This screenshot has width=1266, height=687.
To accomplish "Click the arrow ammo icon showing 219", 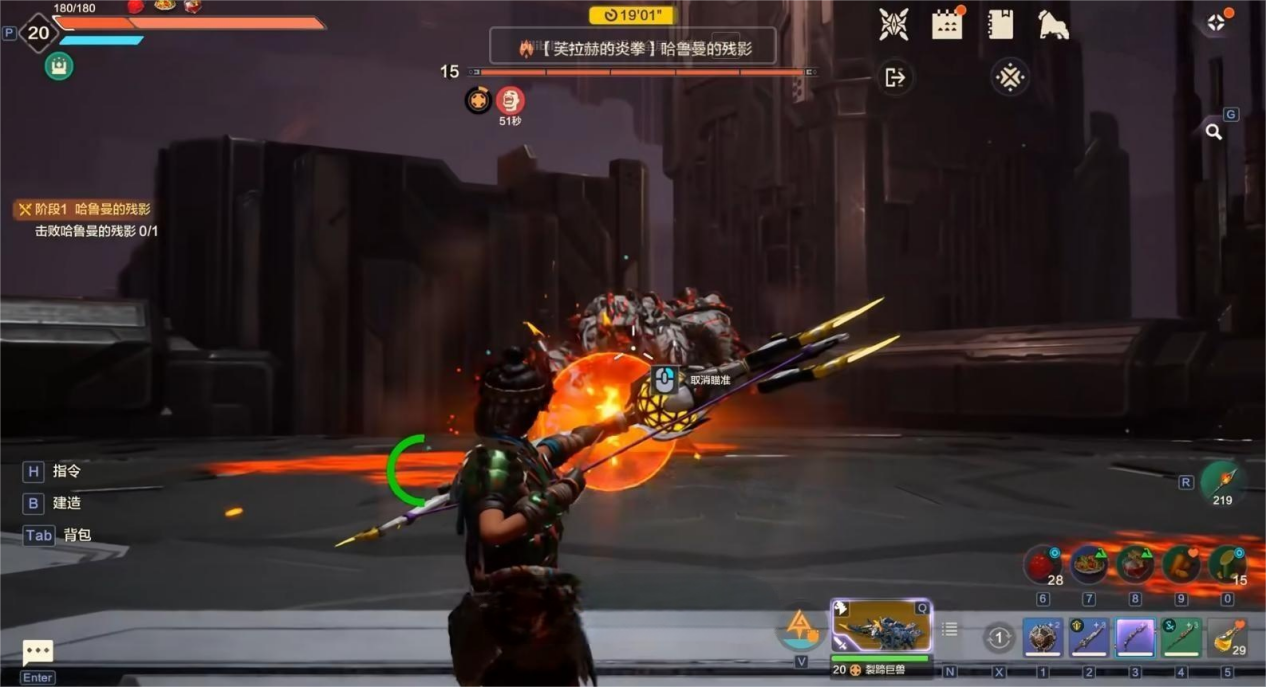I will click(1222, 481).
